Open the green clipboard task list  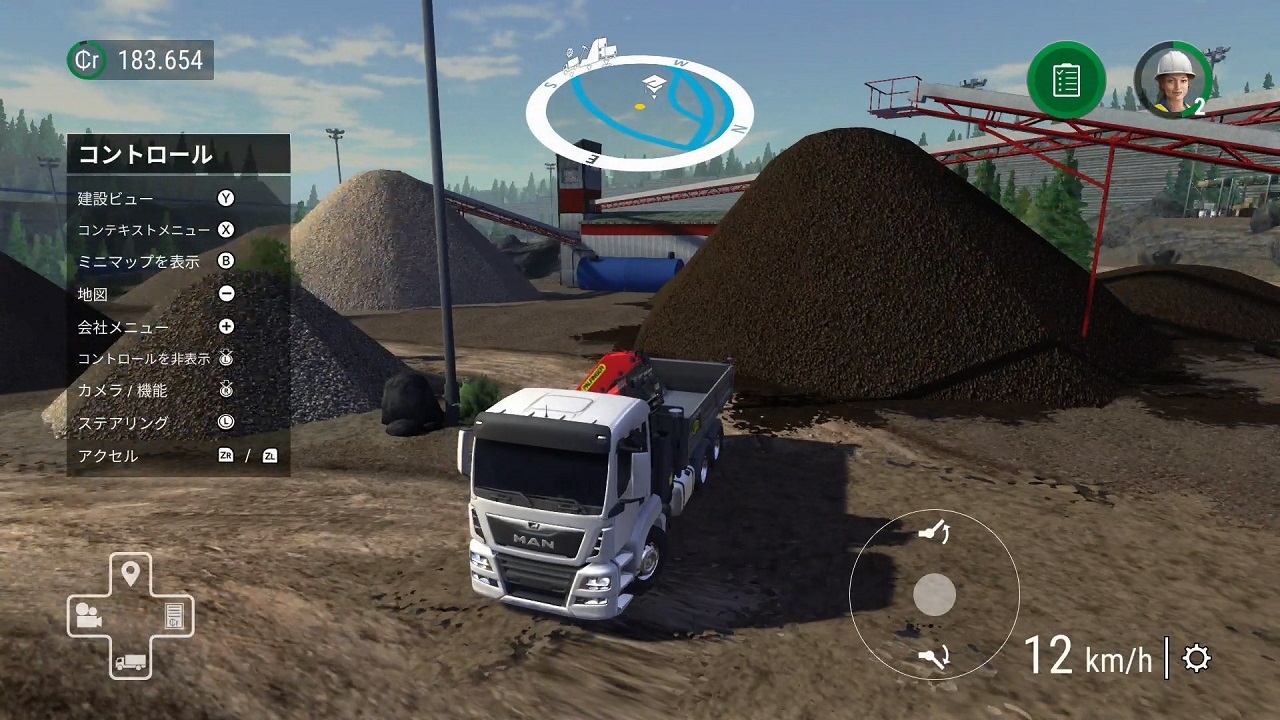[1066, 80]
